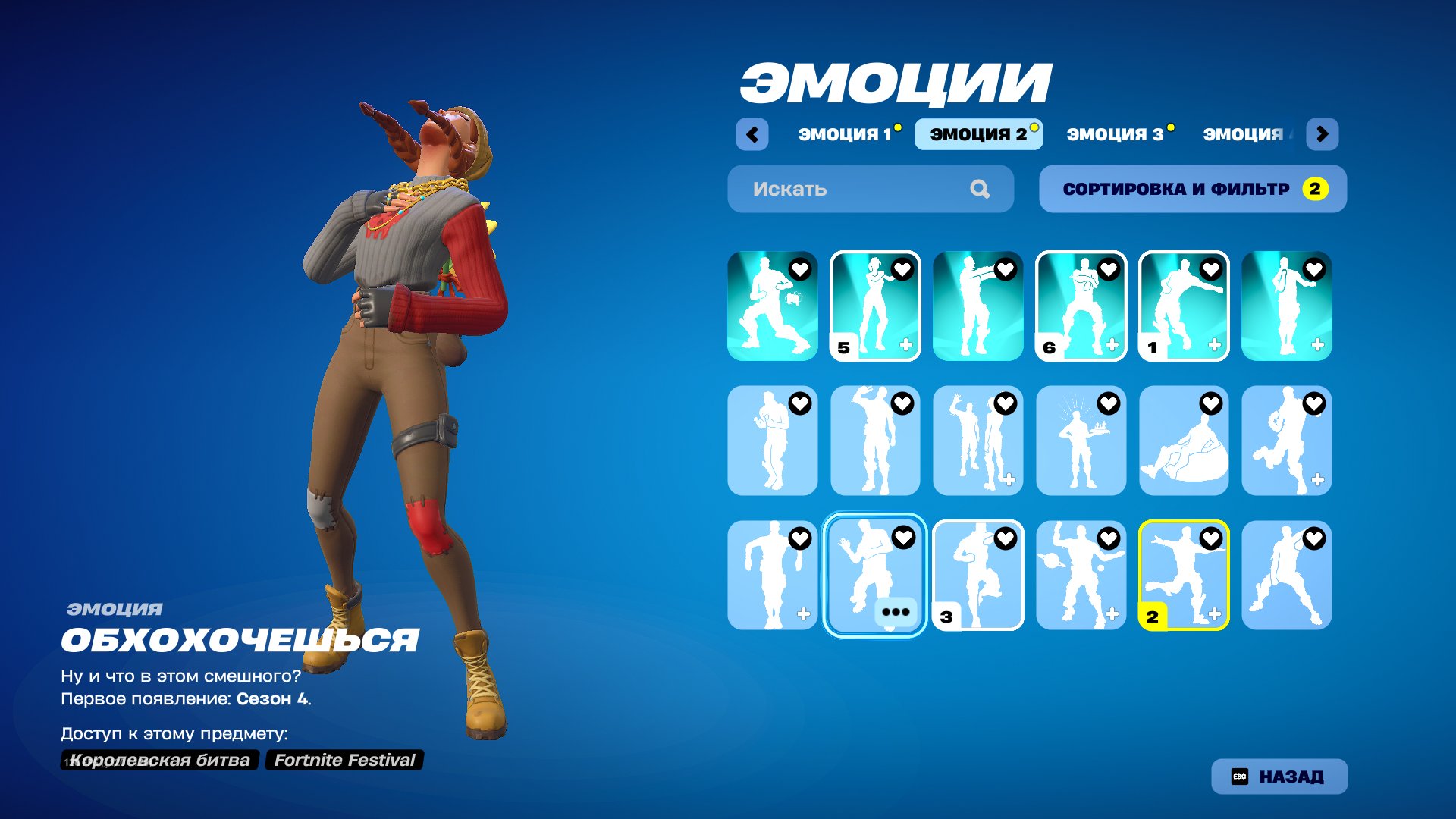
Task: Click the left arrow to scroll emote slots
Action: point(752,133)
